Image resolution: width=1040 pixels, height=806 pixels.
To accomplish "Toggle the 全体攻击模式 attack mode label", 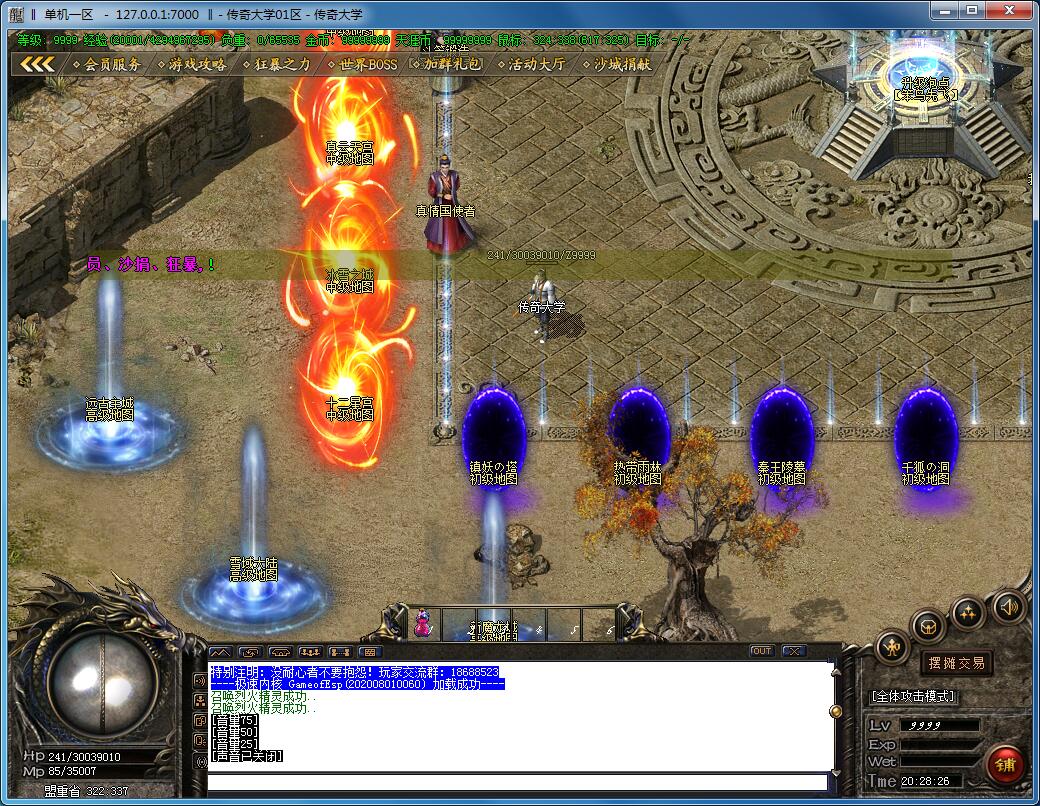I will point(913,696).
